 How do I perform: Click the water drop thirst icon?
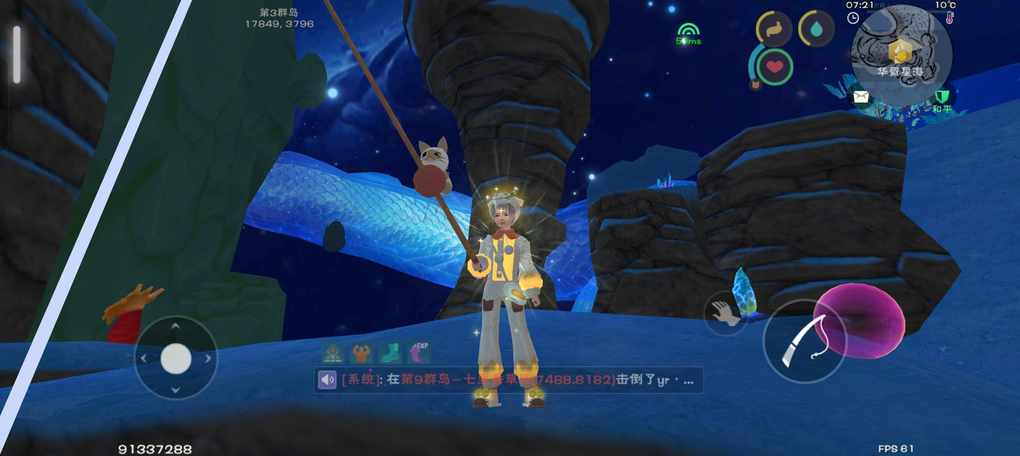point(816,29)
